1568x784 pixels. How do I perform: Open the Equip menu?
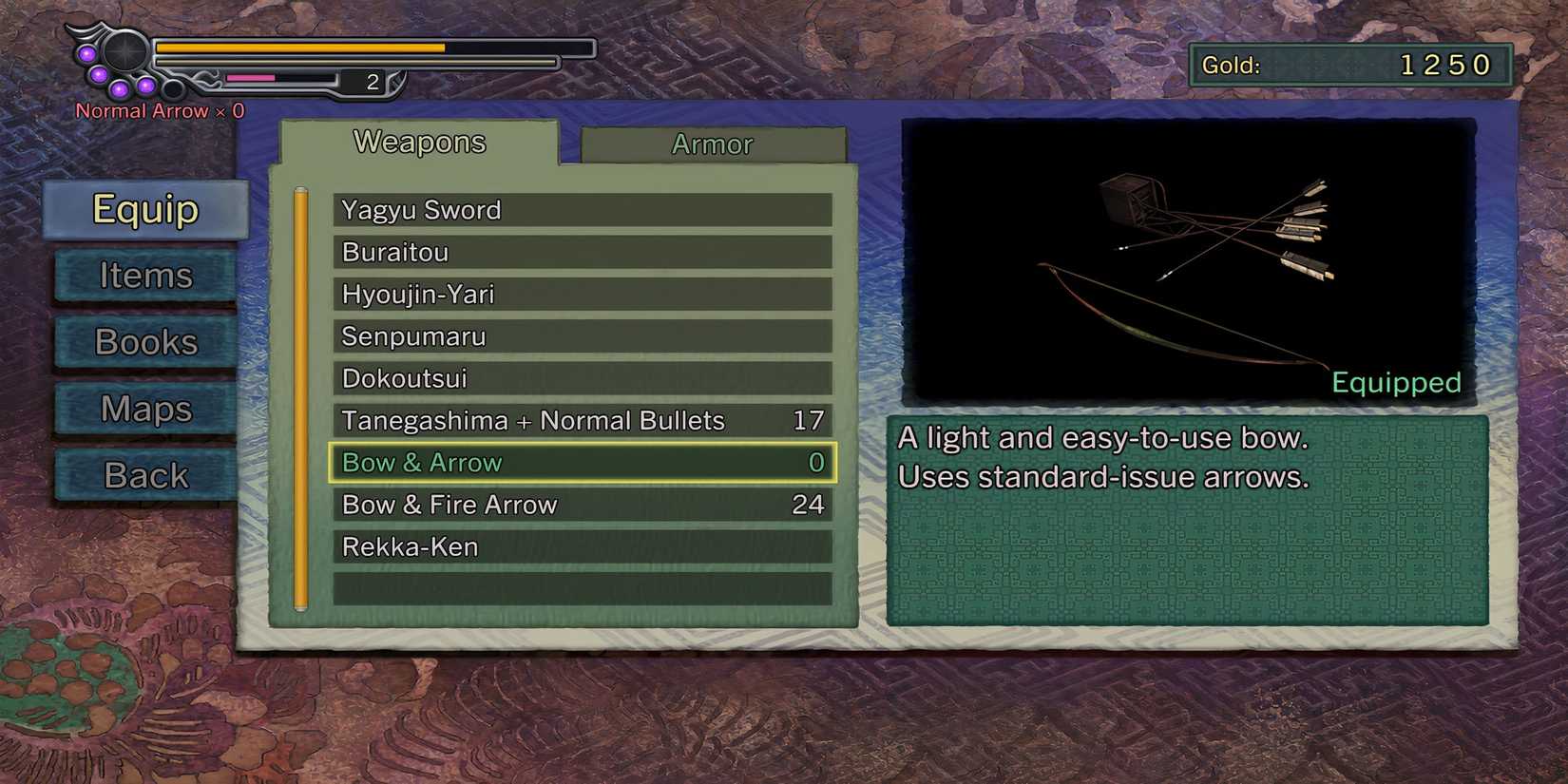(x=145, y=210)
